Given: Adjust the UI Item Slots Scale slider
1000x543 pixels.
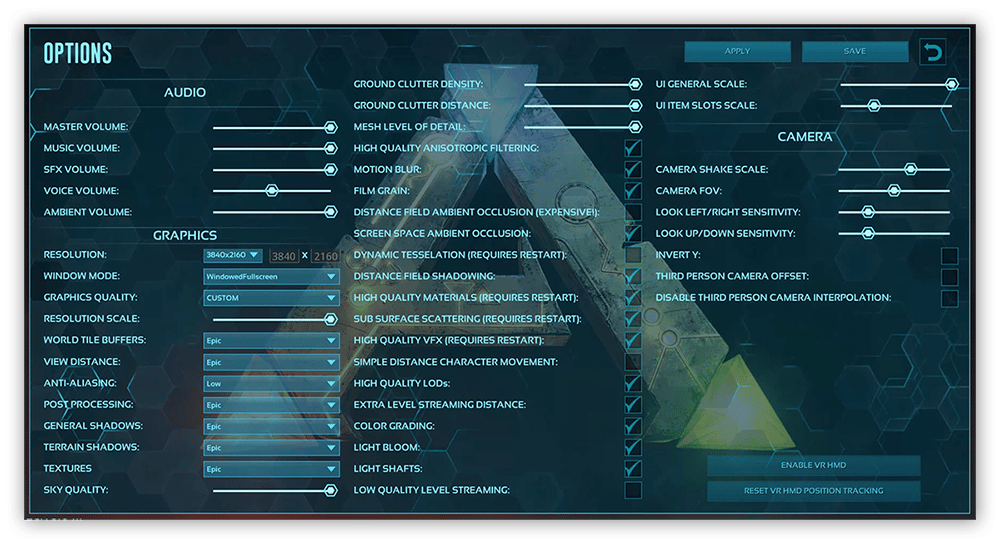Looking at the screenshot, I should 873,105.
